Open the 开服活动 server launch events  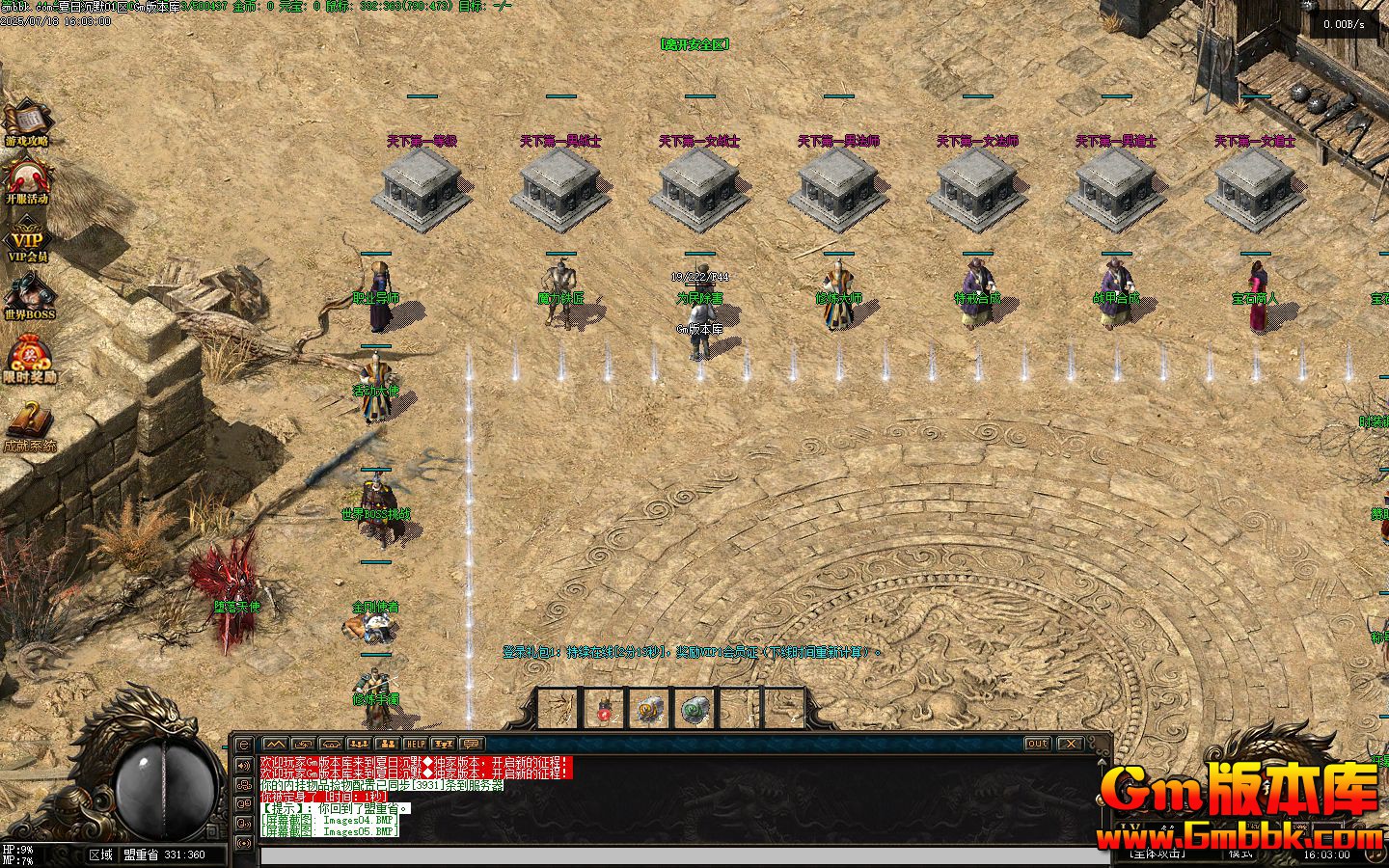[27, 179]
